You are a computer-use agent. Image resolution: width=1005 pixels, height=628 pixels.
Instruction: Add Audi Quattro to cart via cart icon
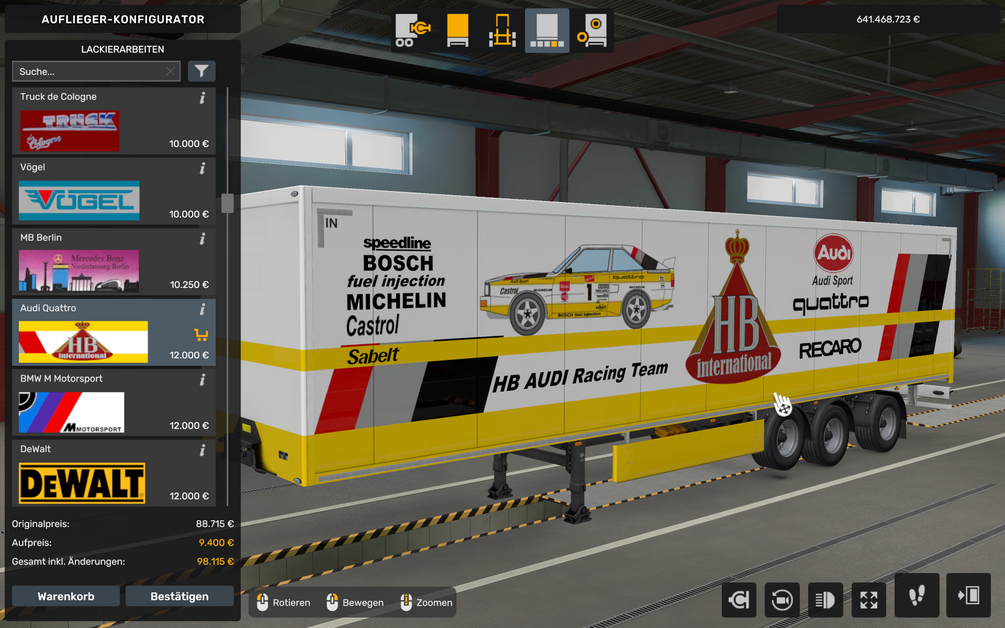tap(201, 335)
